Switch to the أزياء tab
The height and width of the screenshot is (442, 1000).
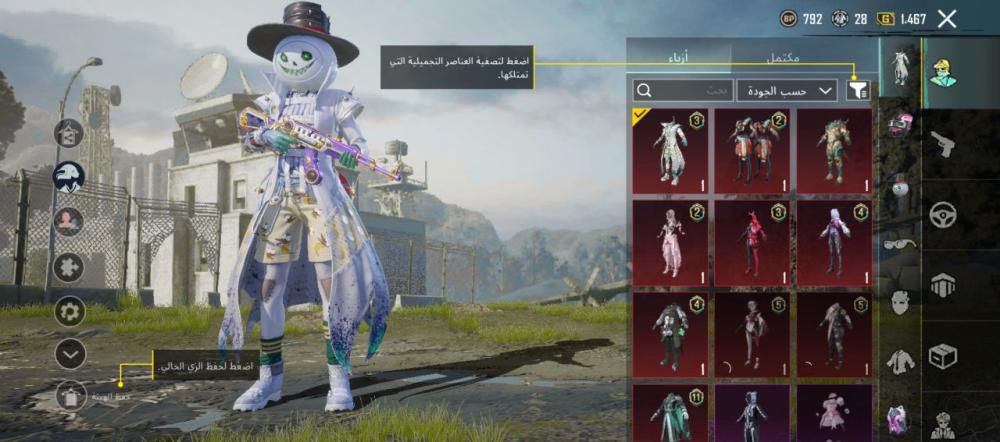(682, 58)
